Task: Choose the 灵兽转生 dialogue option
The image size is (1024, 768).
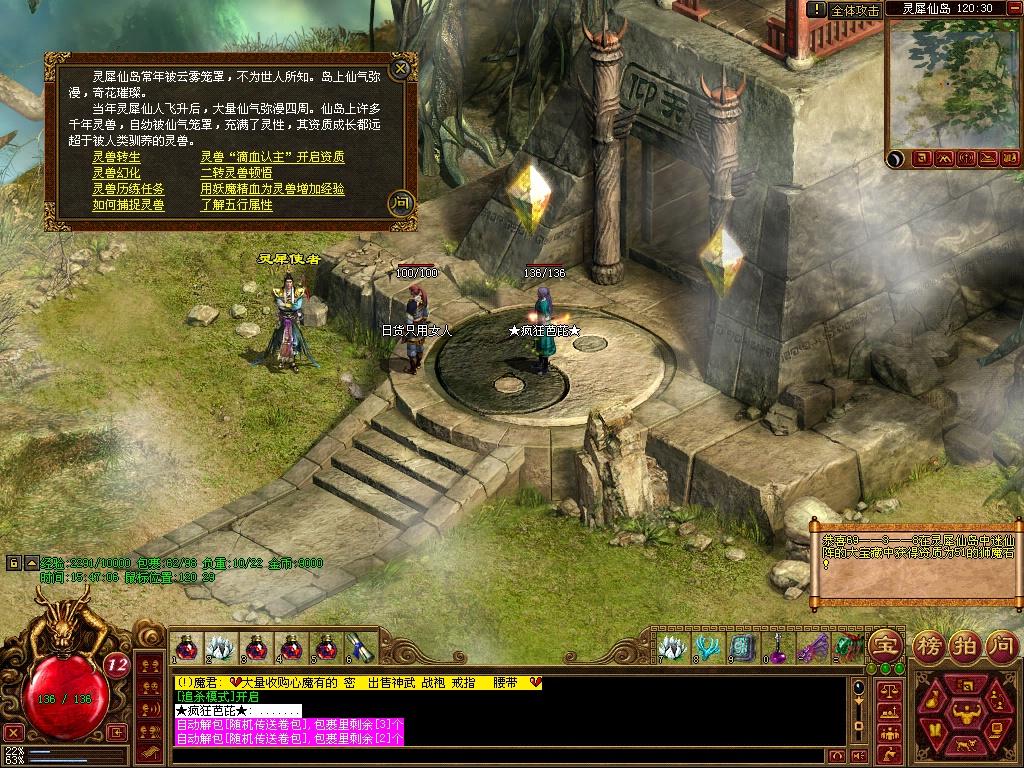Action: pos(117,157)
